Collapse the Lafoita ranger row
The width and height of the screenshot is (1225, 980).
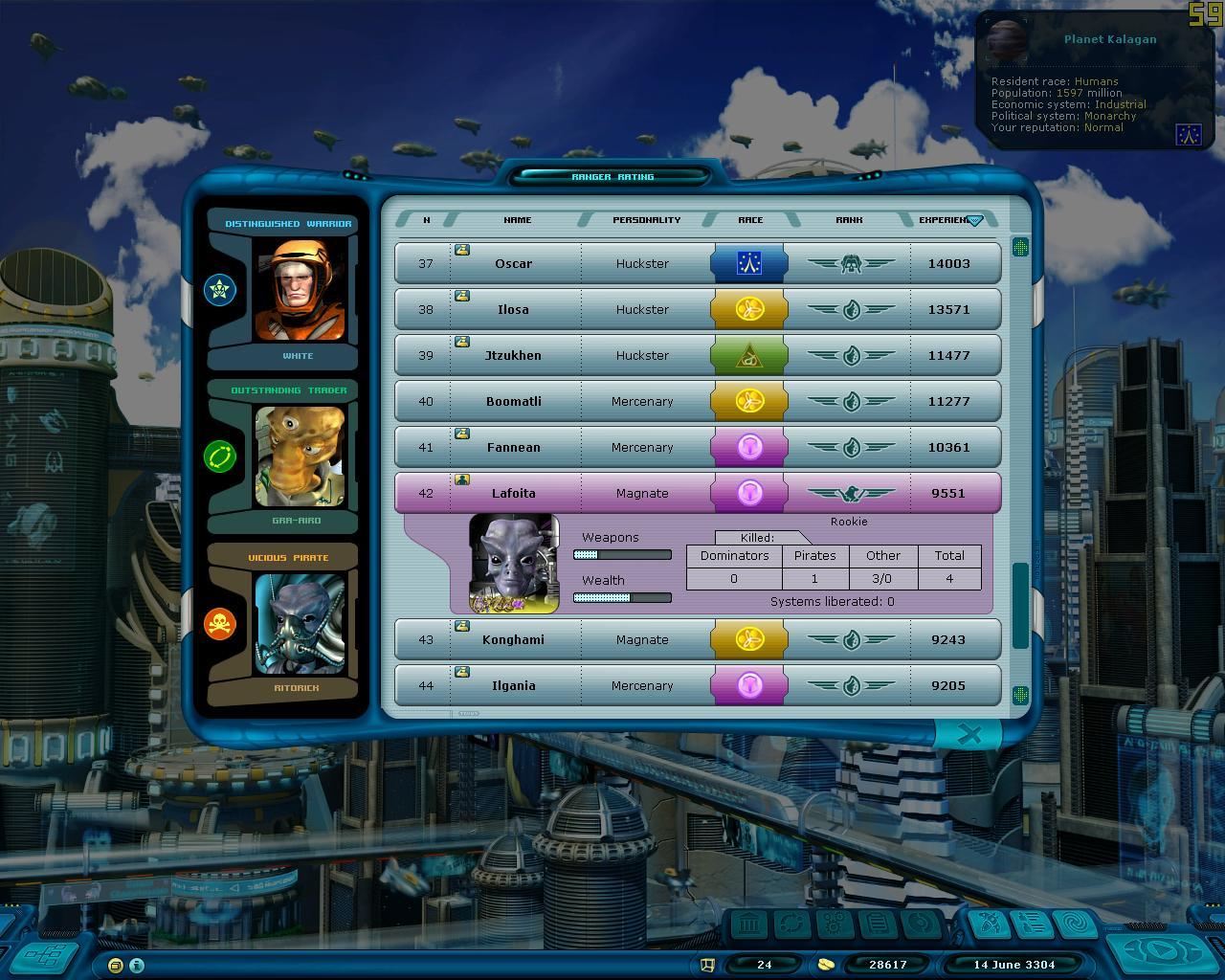pos(514,493)
